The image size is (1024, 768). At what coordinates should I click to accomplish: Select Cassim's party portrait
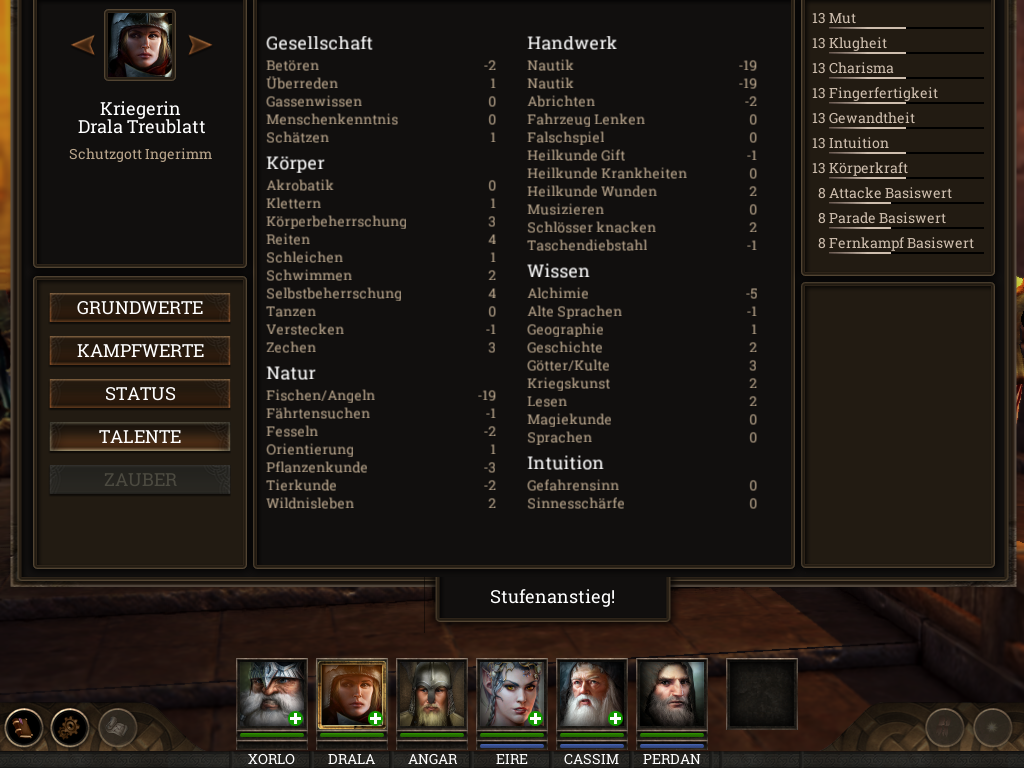[x=592, y=694]
